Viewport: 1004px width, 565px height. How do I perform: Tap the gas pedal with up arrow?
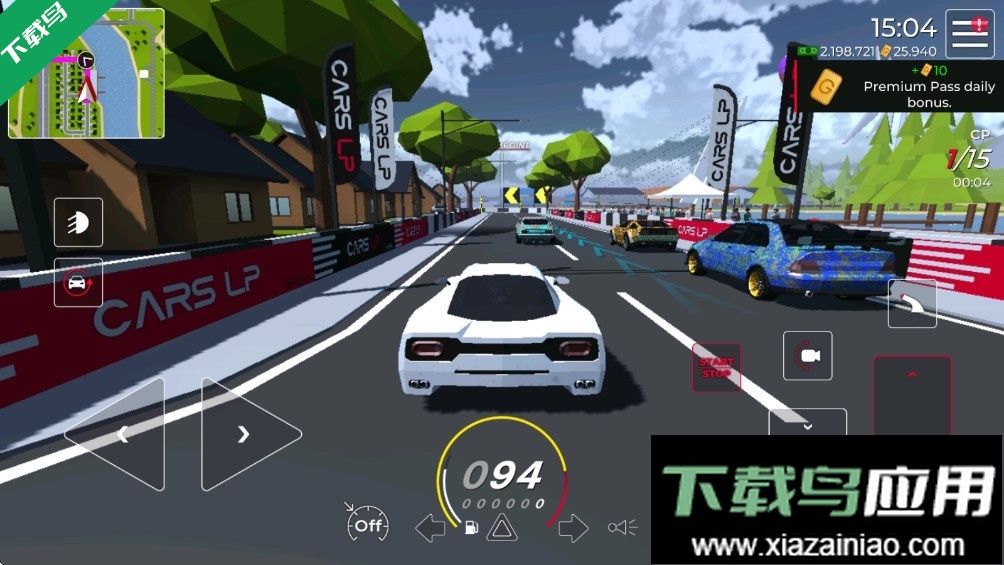click(912, 390)
